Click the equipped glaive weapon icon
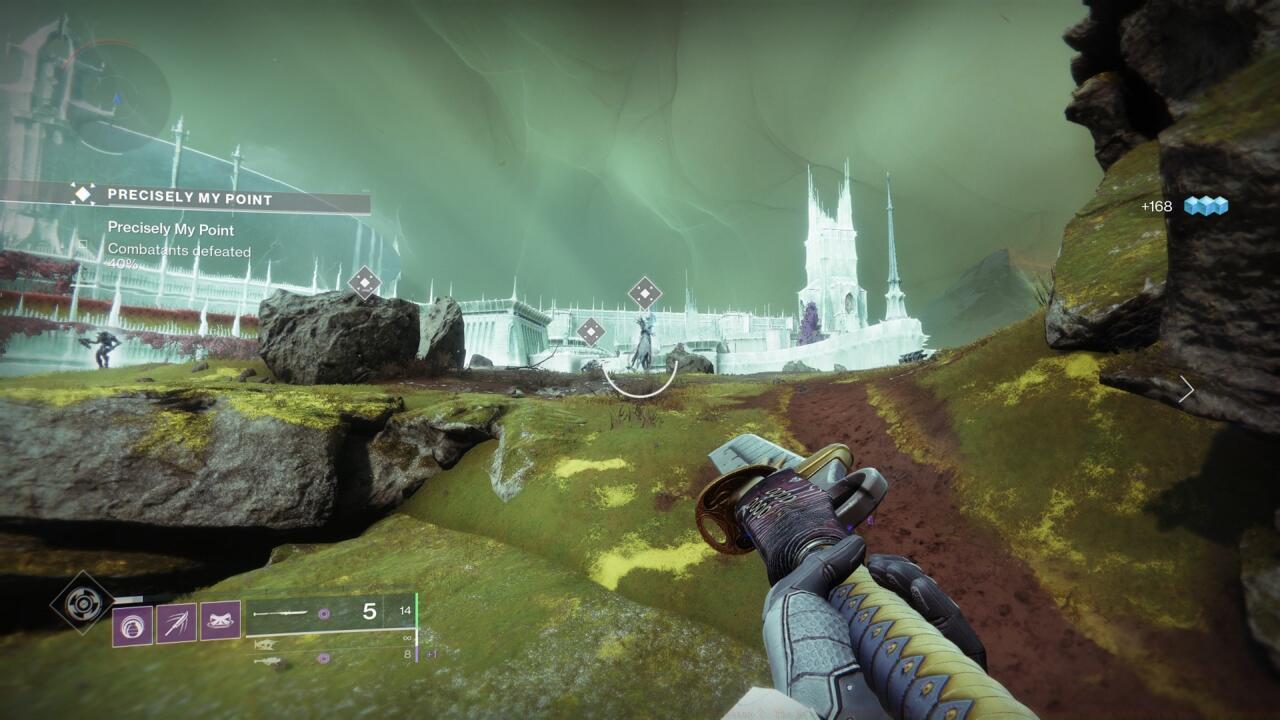This screenshot has height=720, width=1280. point(280,611)
